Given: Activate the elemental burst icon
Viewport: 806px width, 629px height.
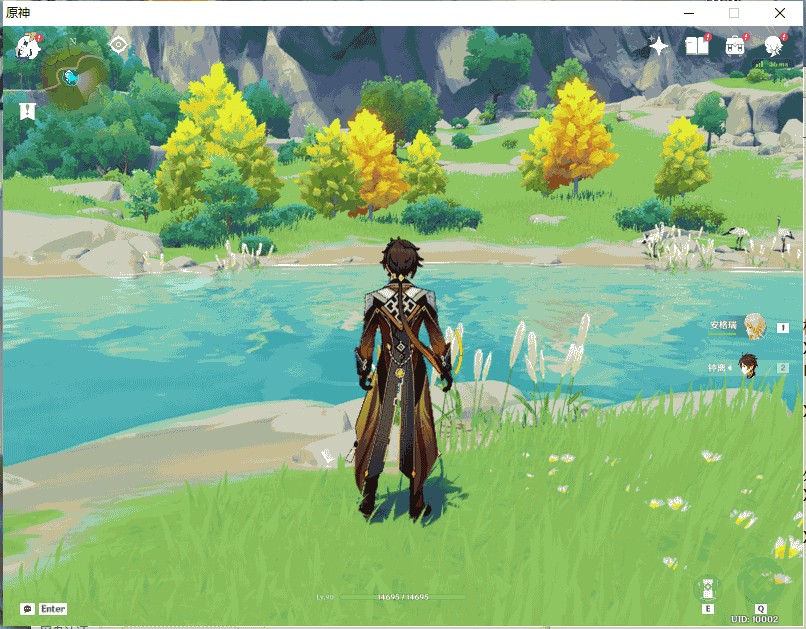Looking at the screenshot, I should point(761,581).
